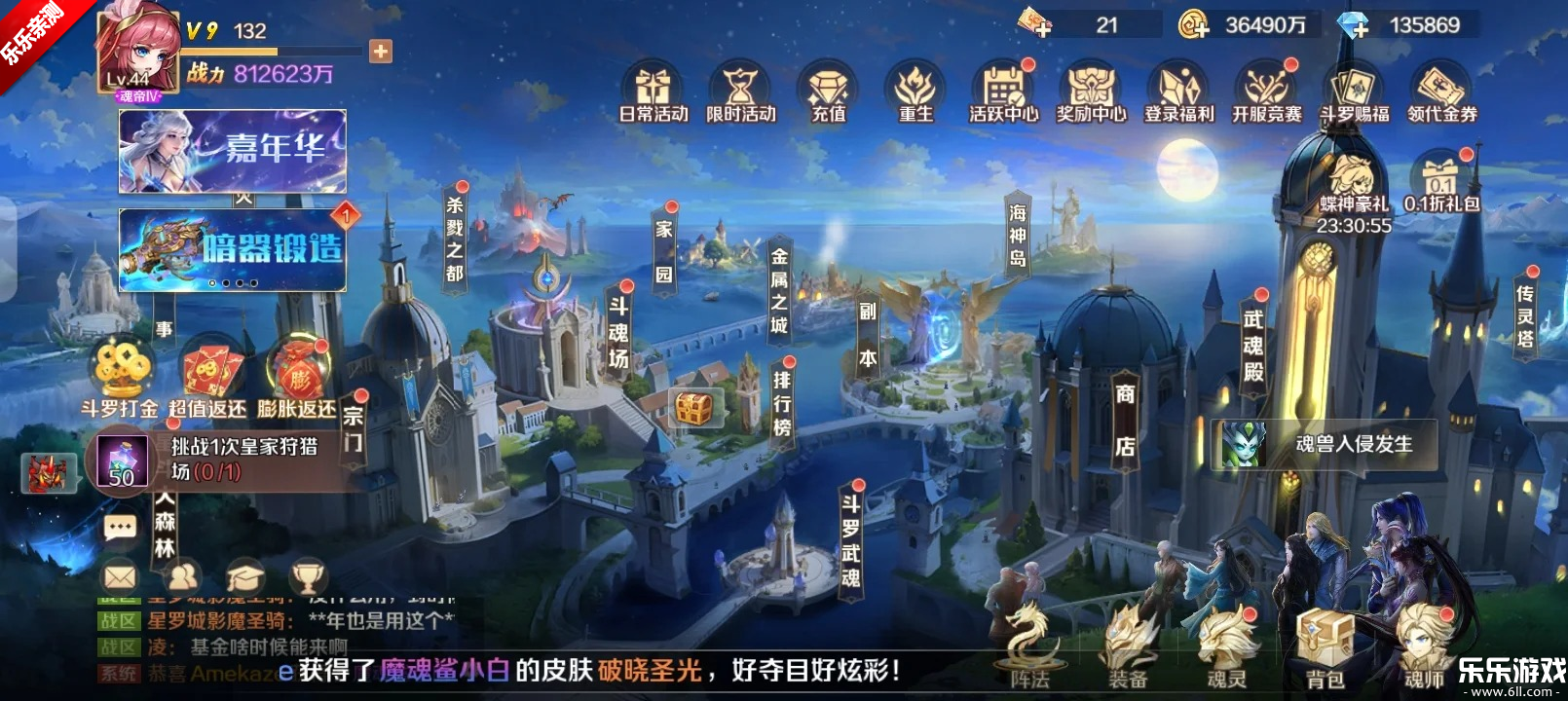
Task: Select the 领代金券 voucher icon
Action: click(x=1441, y=92)
